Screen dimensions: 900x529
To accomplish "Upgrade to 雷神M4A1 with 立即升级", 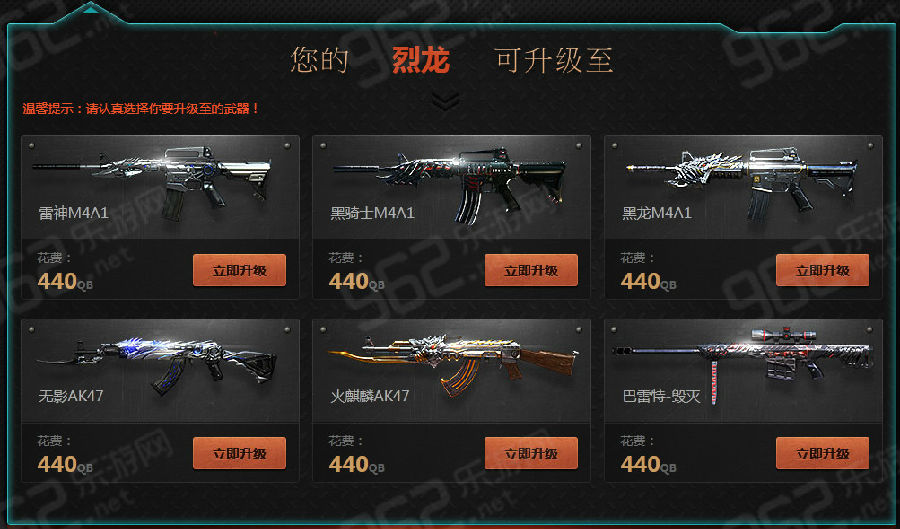I will coord(239,270).
